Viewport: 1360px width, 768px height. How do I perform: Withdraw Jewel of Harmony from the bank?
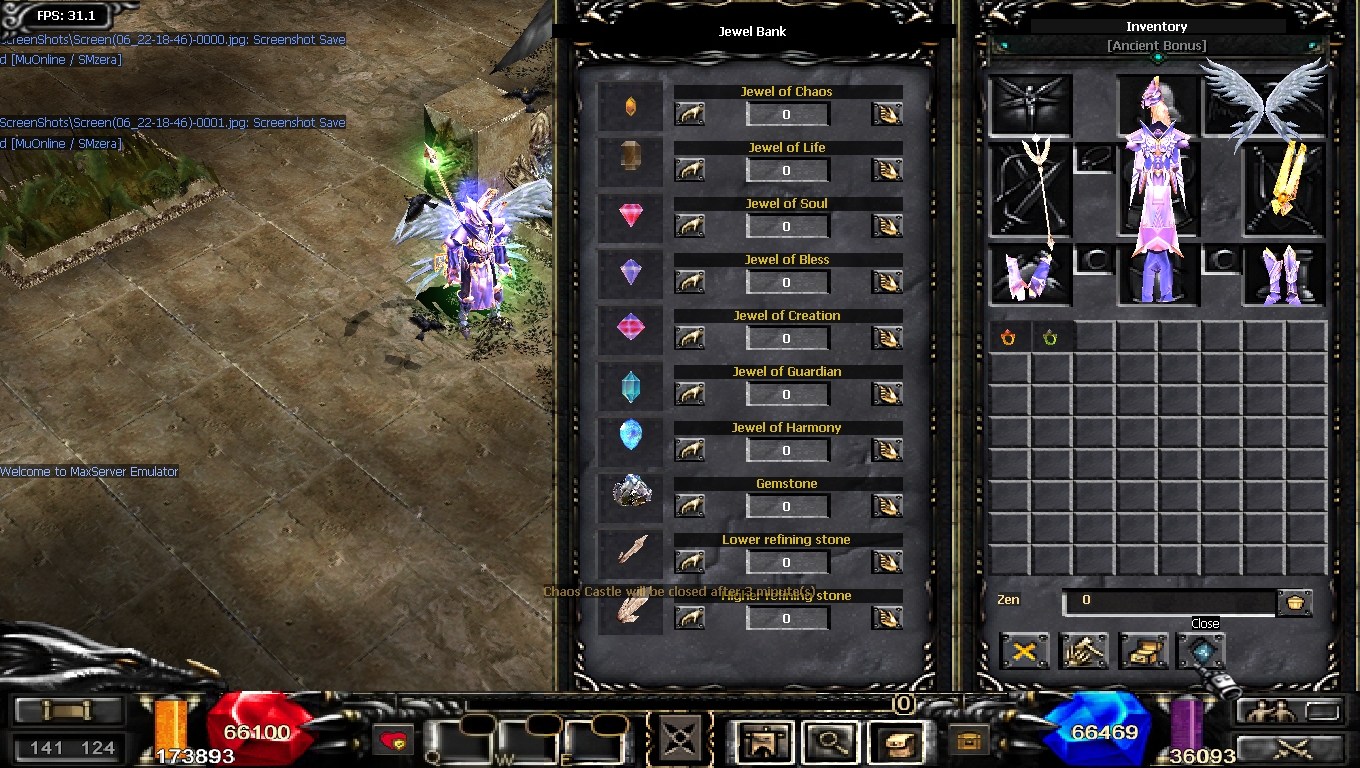886,450
